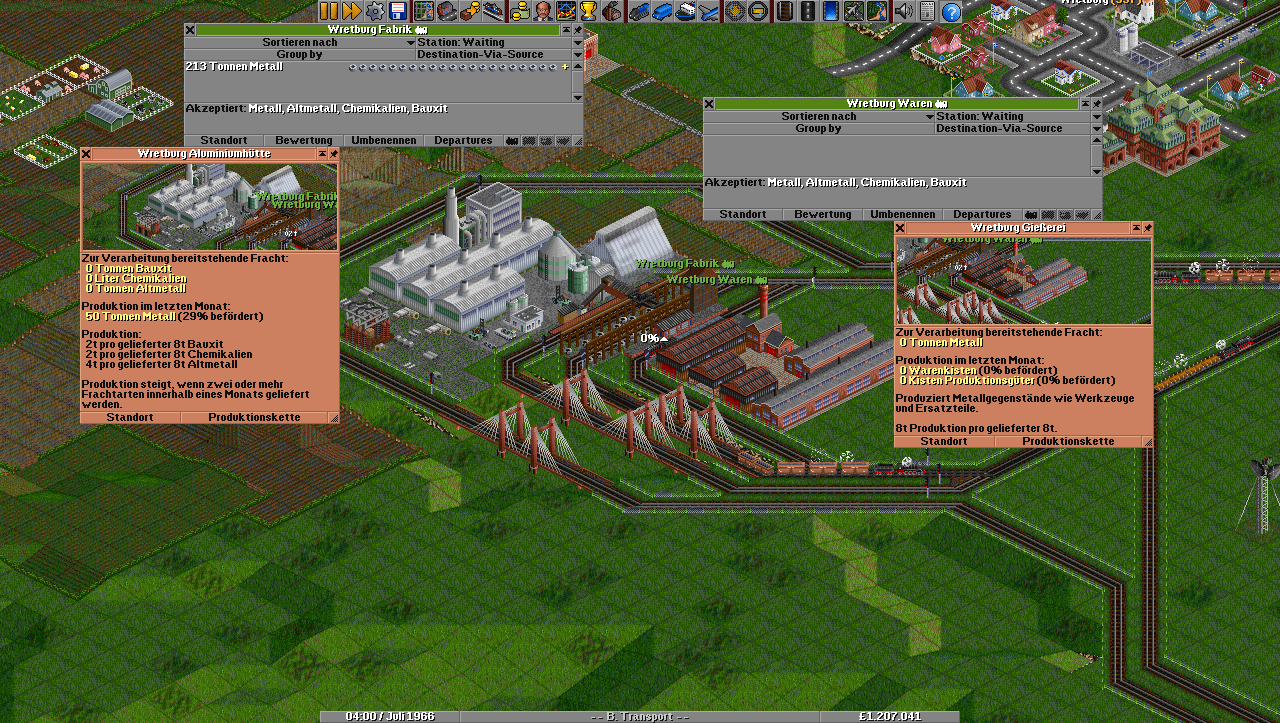1280x723 pixels.
Task: Open Bewertung in the Wretburg Fabrik window
Action: pos(303,141)
